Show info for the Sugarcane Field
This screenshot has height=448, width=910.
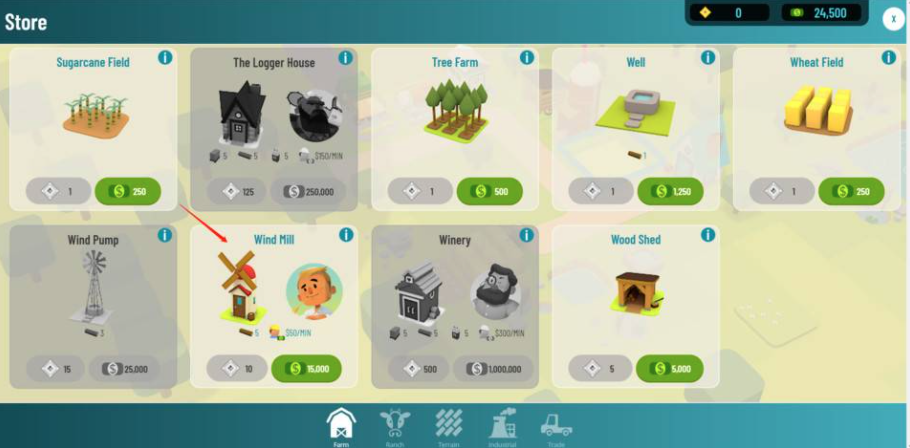(x=165, y=58)
